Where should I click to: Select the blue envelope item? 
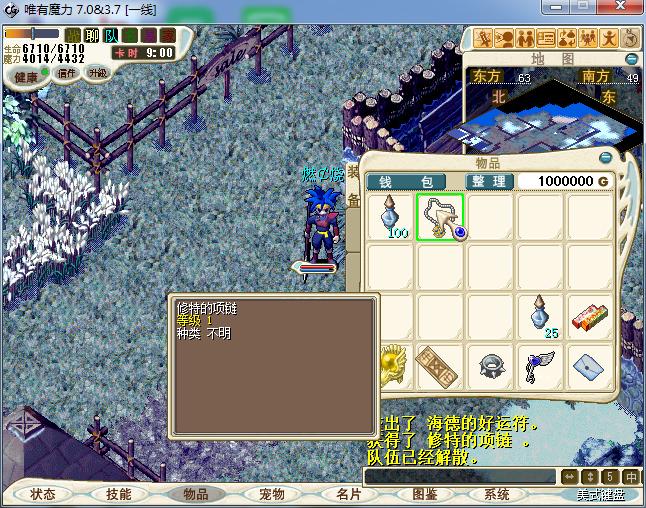591,366
